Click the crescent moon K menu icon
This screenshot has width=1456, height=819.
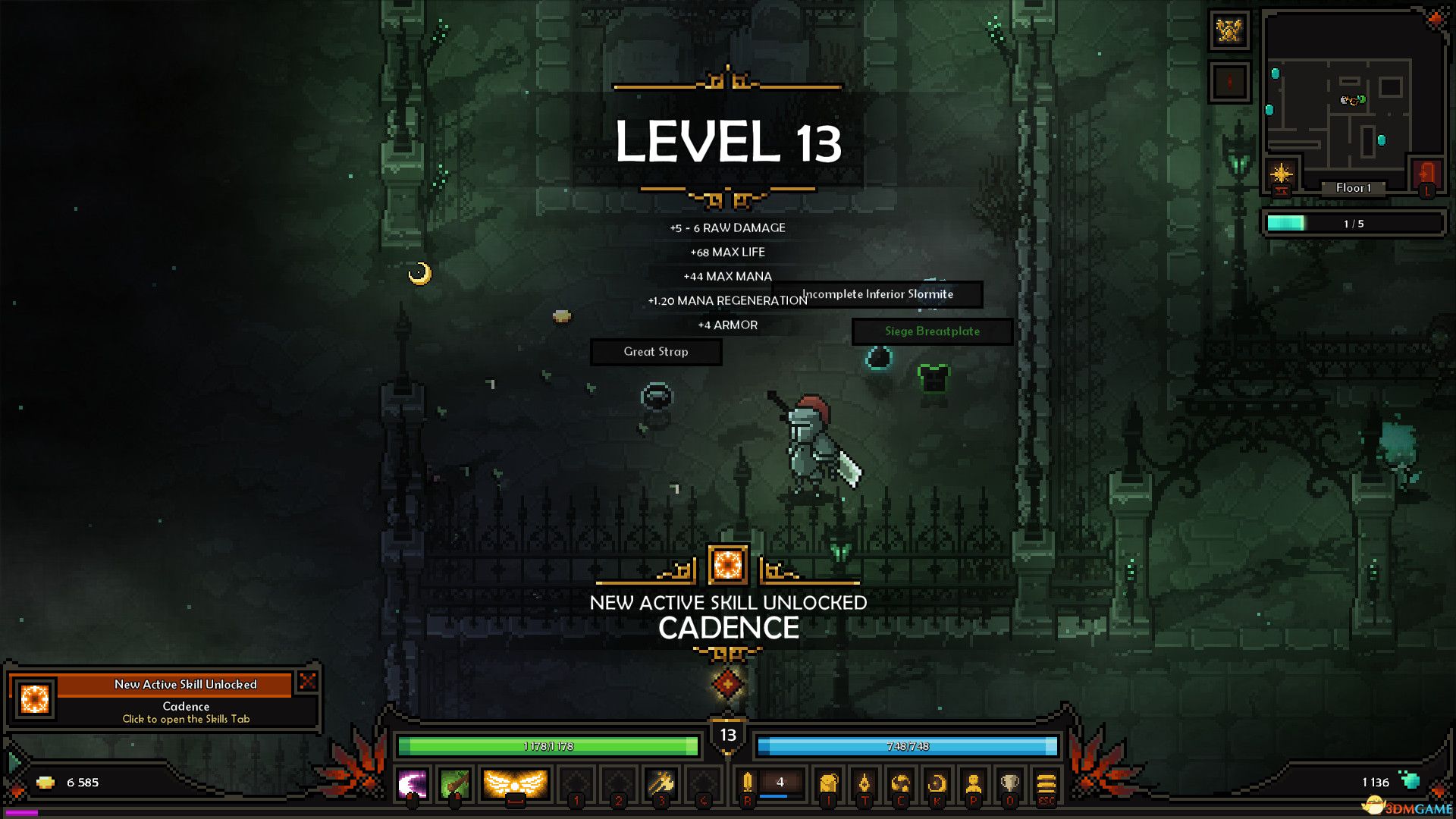[x=937, y=783]
